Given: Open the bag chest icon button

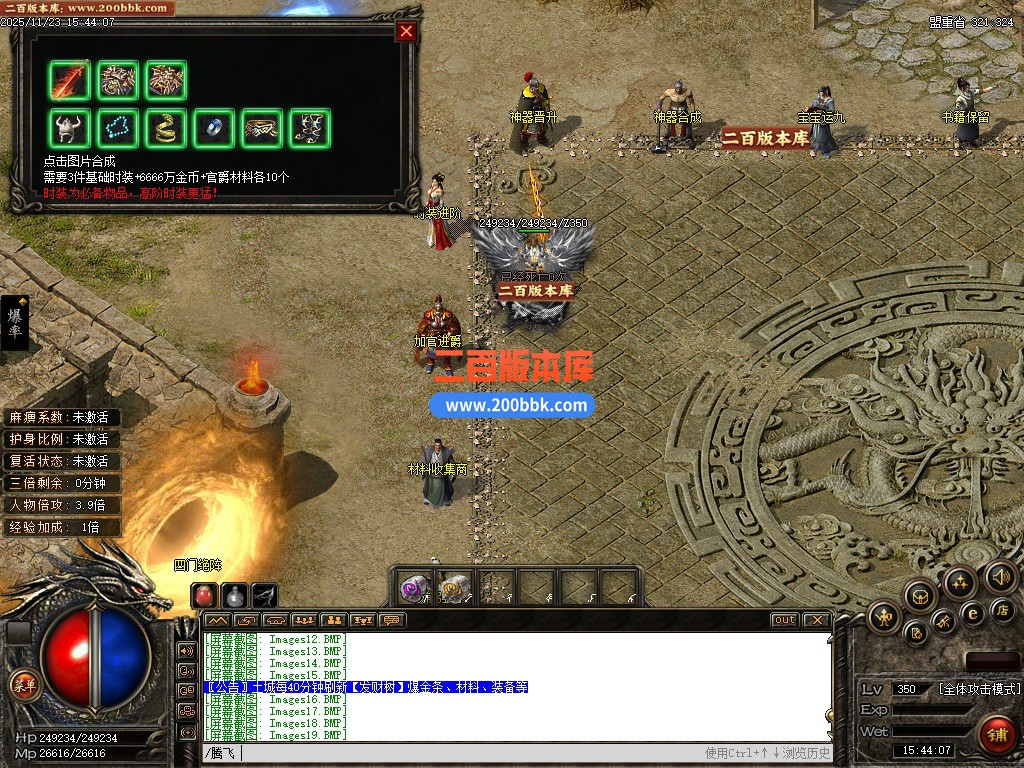Looking at the screenshot, I should [x=920, y=596].
